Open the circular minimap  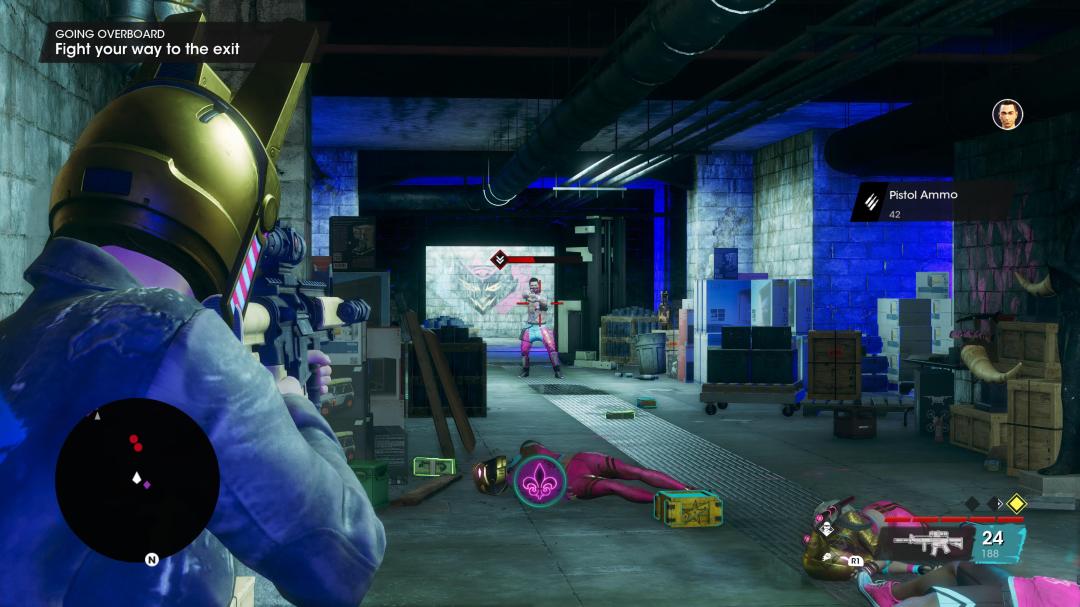point(137,479)
